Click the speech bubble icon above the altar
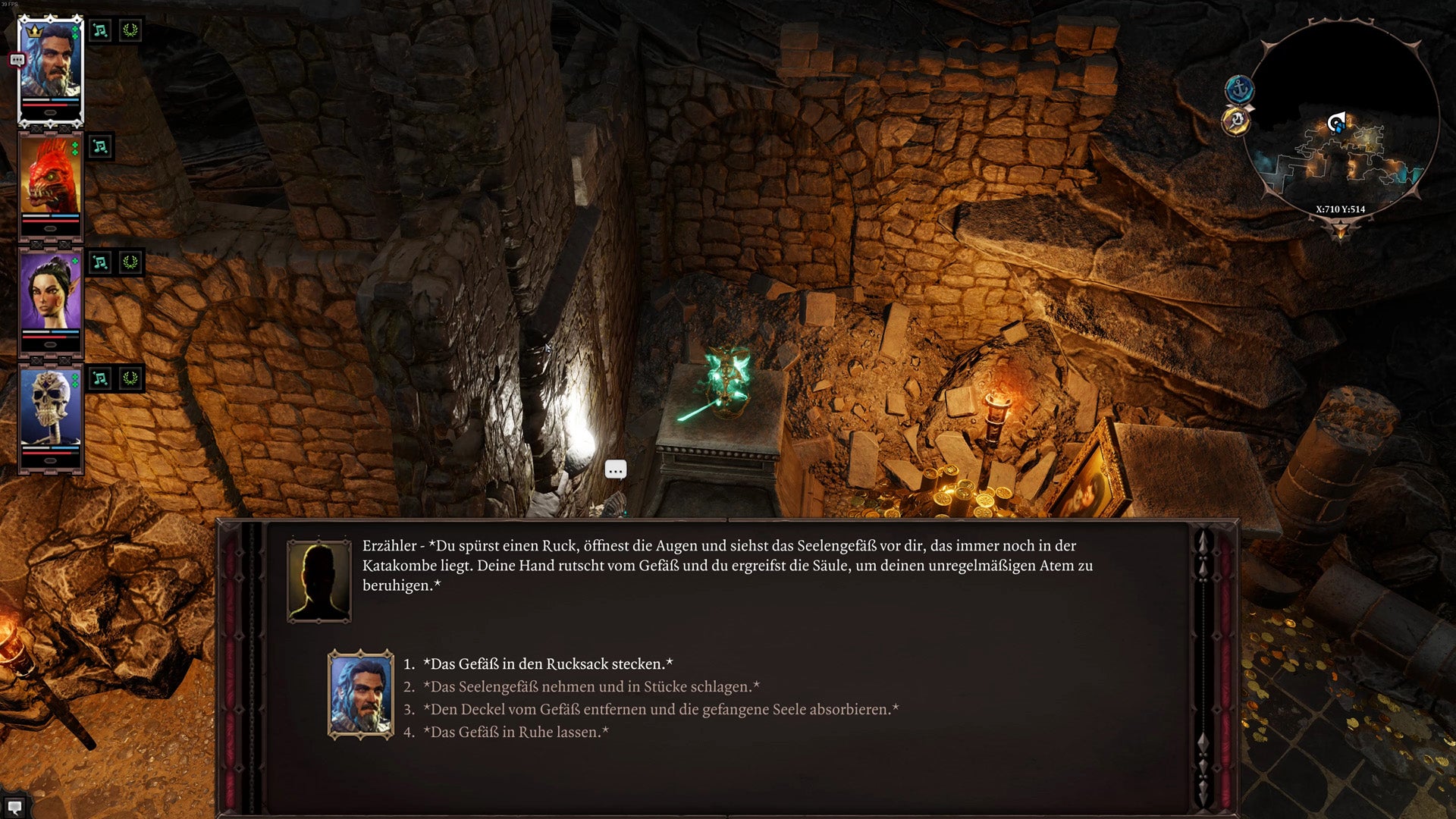1456x819 pixels. [616, 470]
